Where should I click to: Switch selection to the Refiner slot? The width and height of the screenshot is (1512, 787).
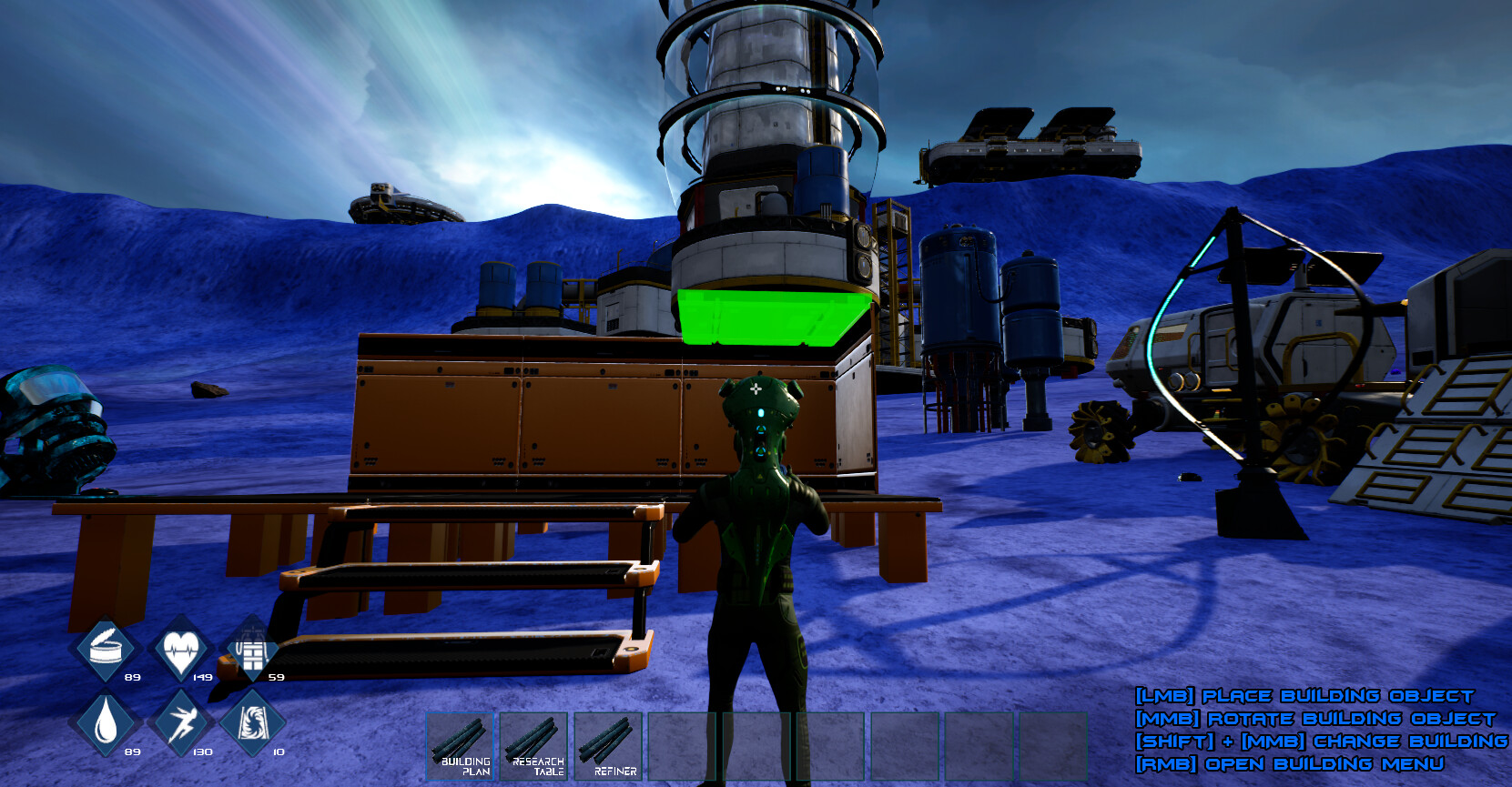pyautogui.click(x=609, y=746)
